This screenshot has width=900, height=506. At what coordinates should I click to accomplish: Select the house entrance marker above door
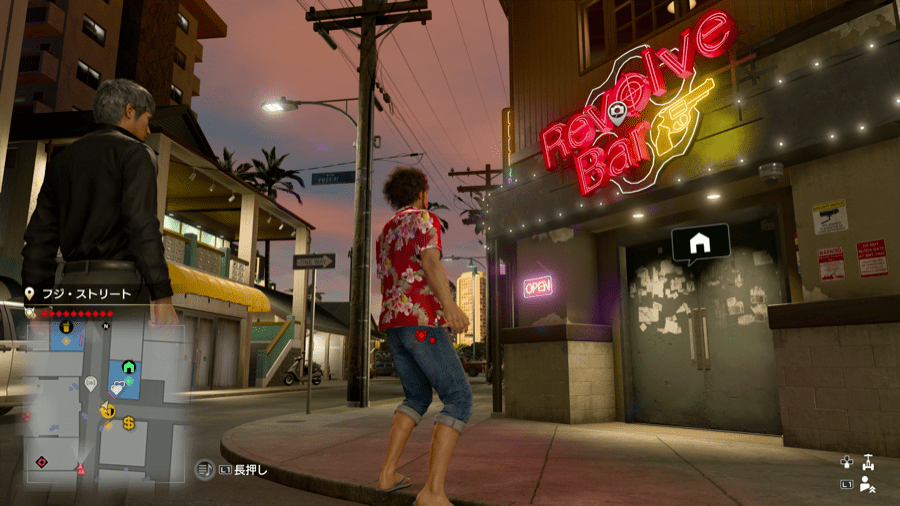point(700,243)
